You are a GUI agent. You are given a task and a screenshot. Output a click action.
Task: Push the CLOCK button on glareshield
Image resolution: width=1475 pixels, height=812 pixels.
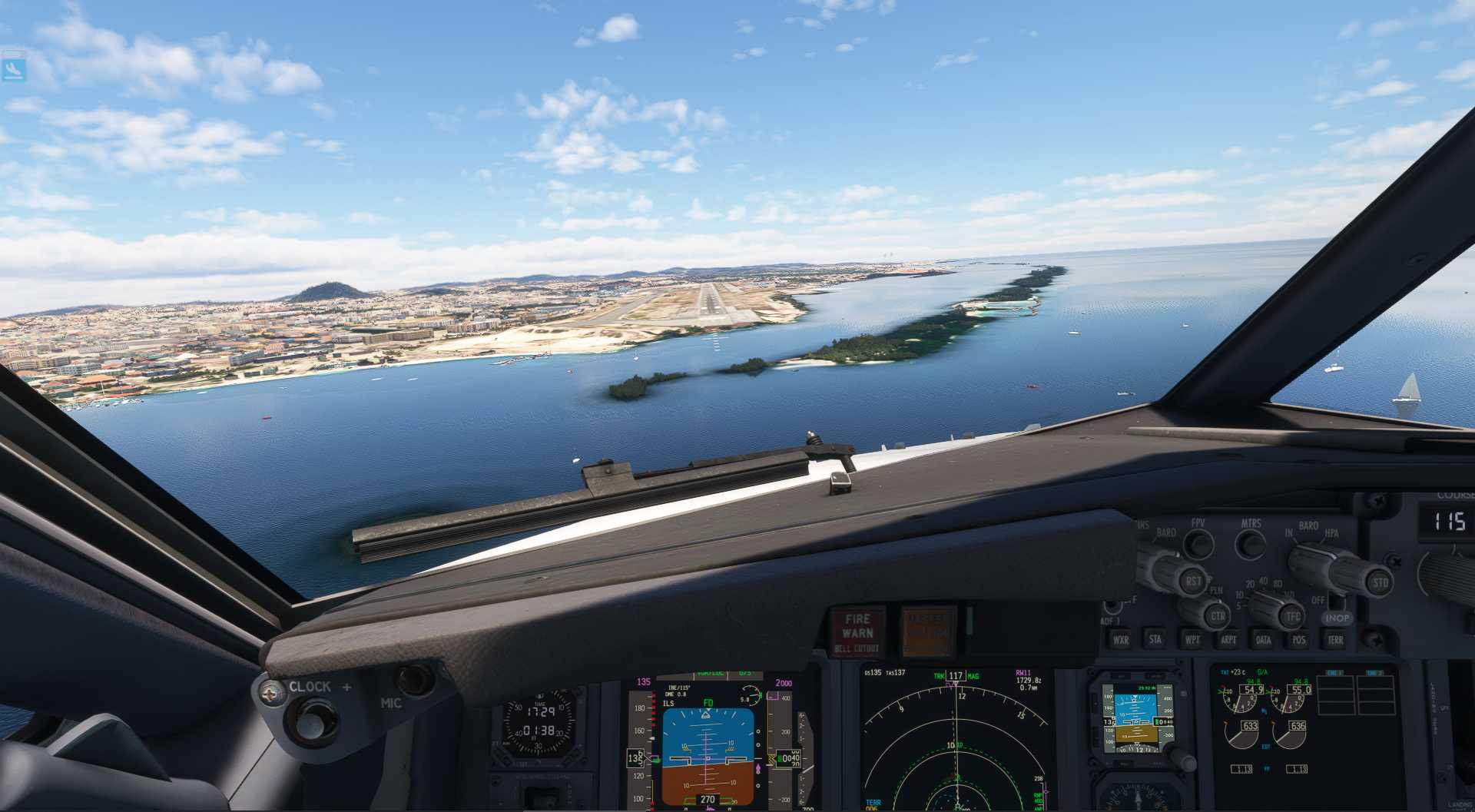312,721
